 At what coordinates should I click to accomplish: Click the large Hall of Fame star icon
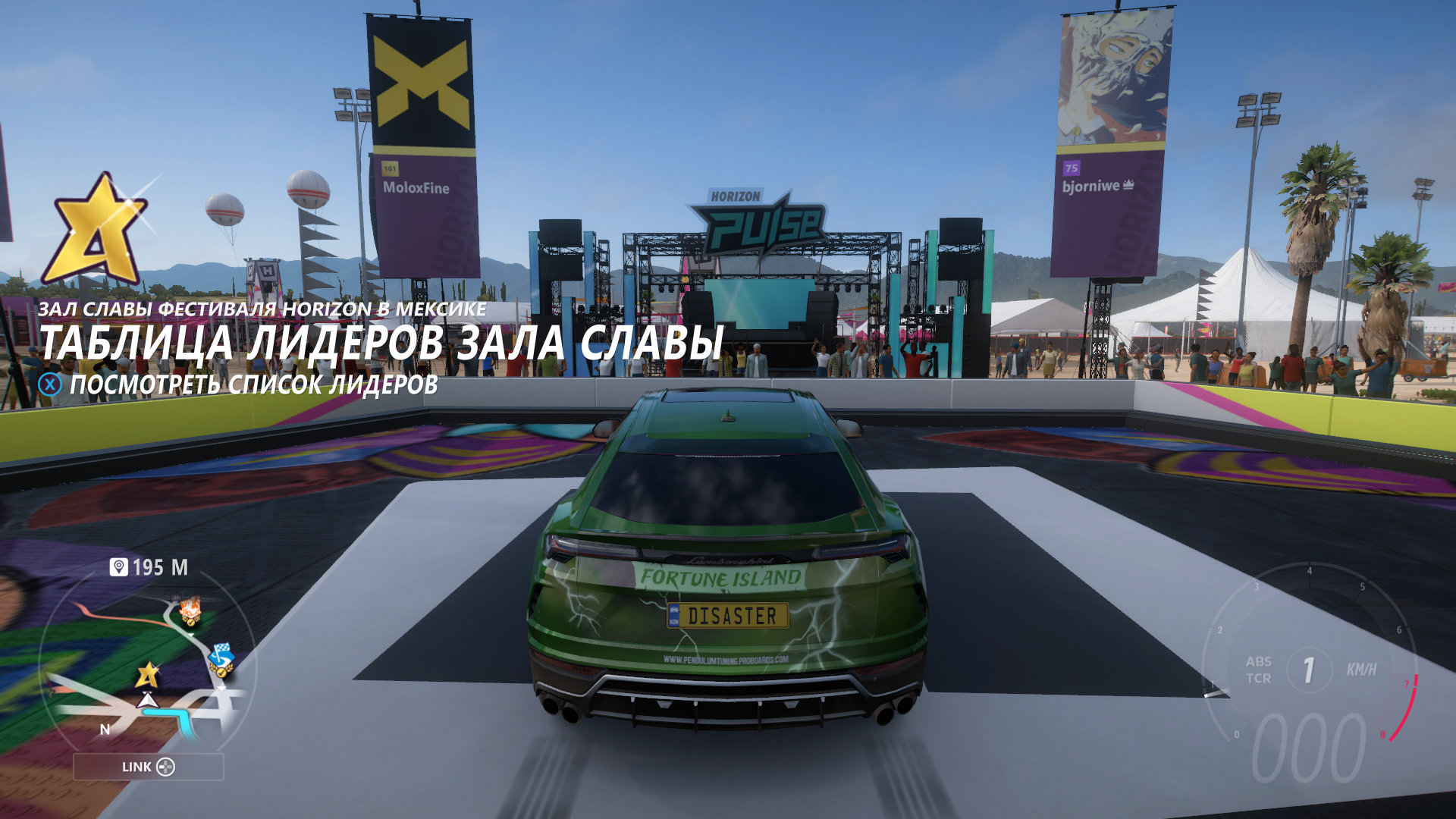point(96,228)
